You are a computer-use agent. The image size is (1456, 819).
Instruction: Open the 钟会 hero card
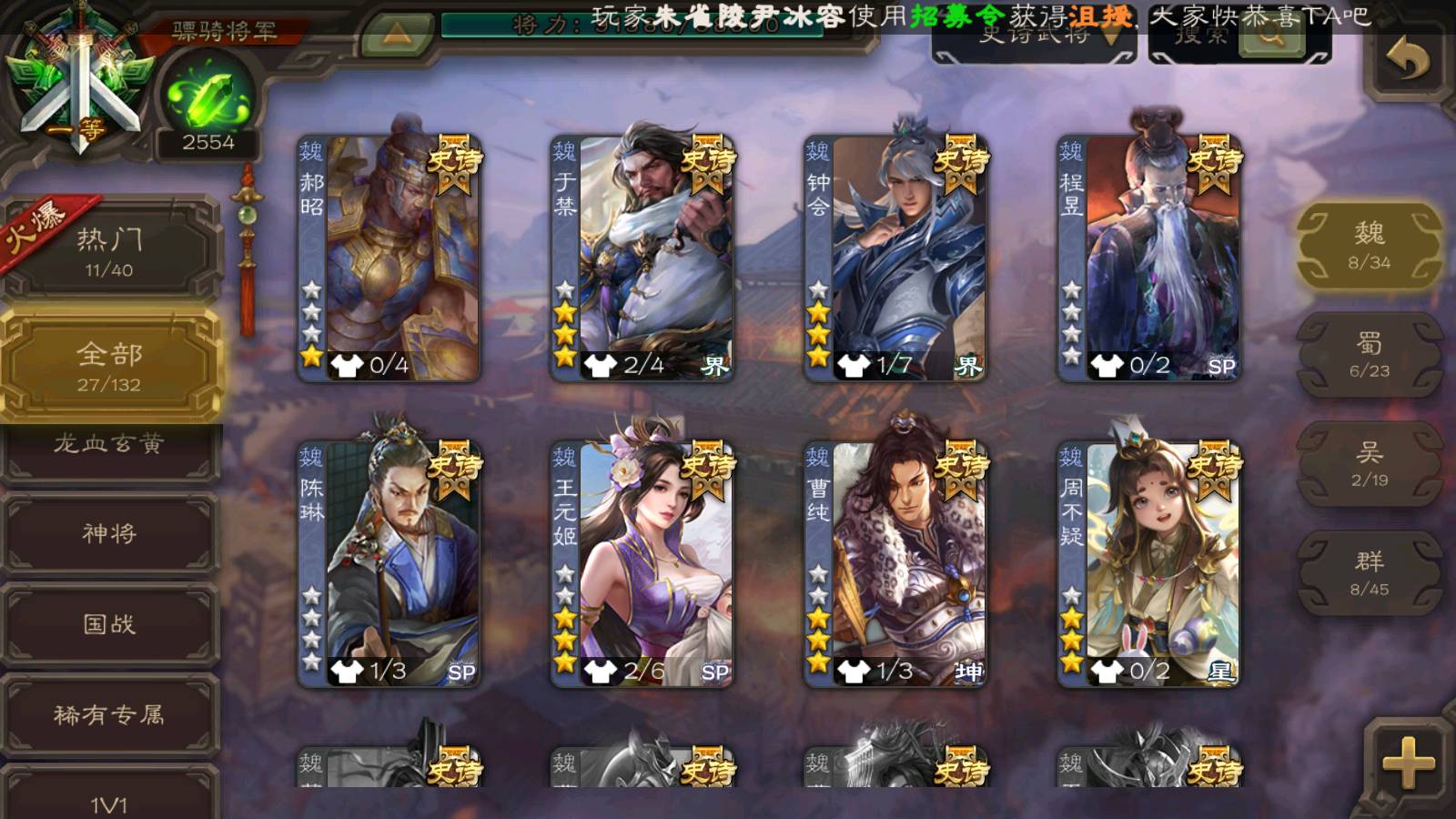point(895,258)
